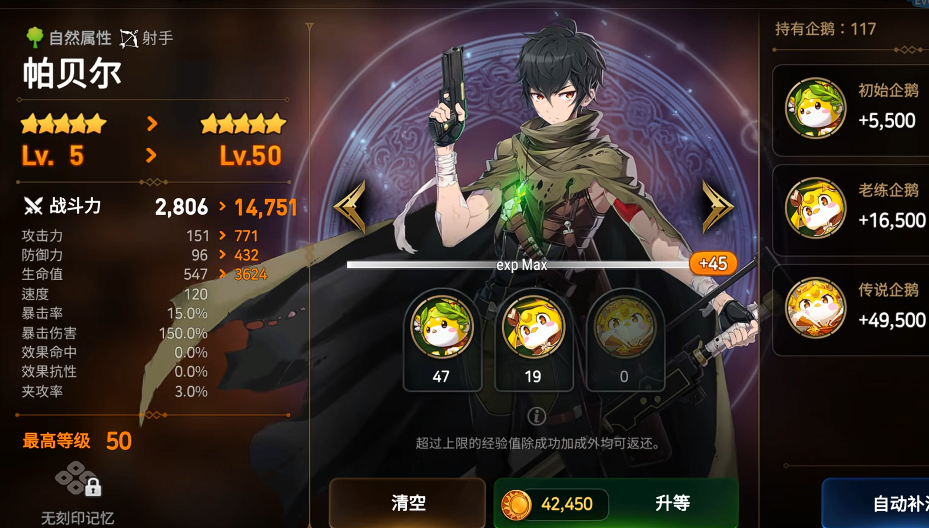Click the 清空 clear button
Viewport: 929px width, 528px height.
(x=407, y=502)
